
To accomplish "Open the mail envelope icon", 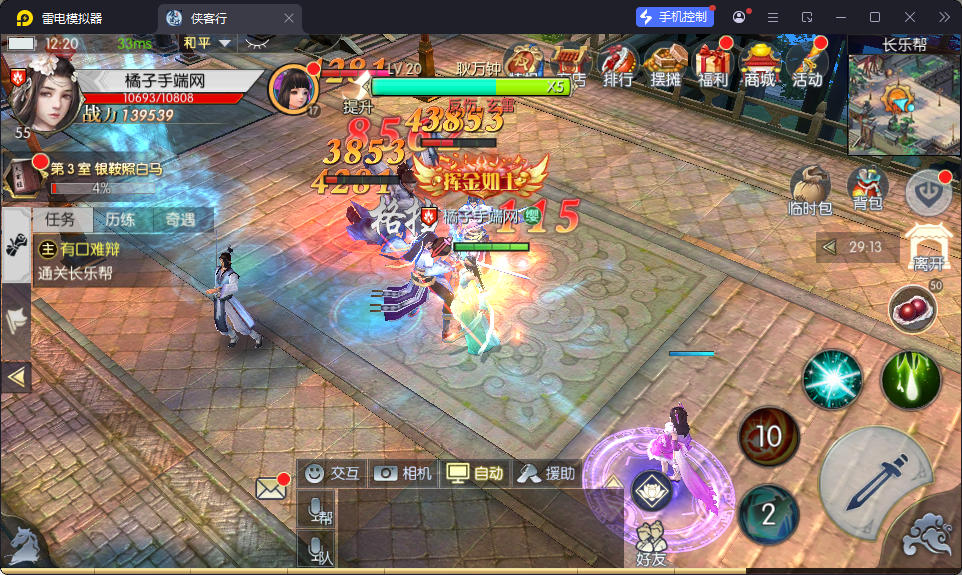I will pyautogui.click(x=271, y=489).
